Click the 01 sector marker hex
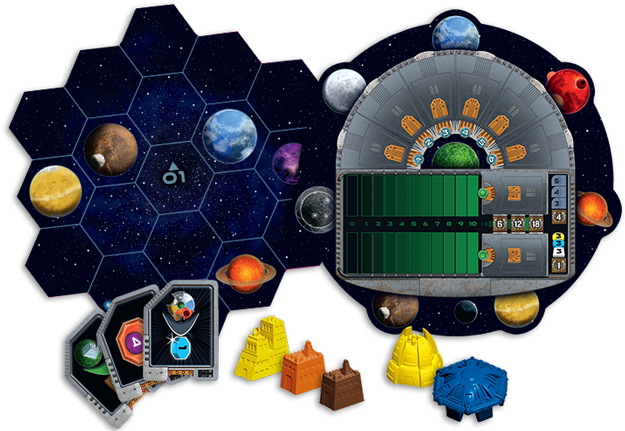 pyautogui.click(x=172, y=176)
